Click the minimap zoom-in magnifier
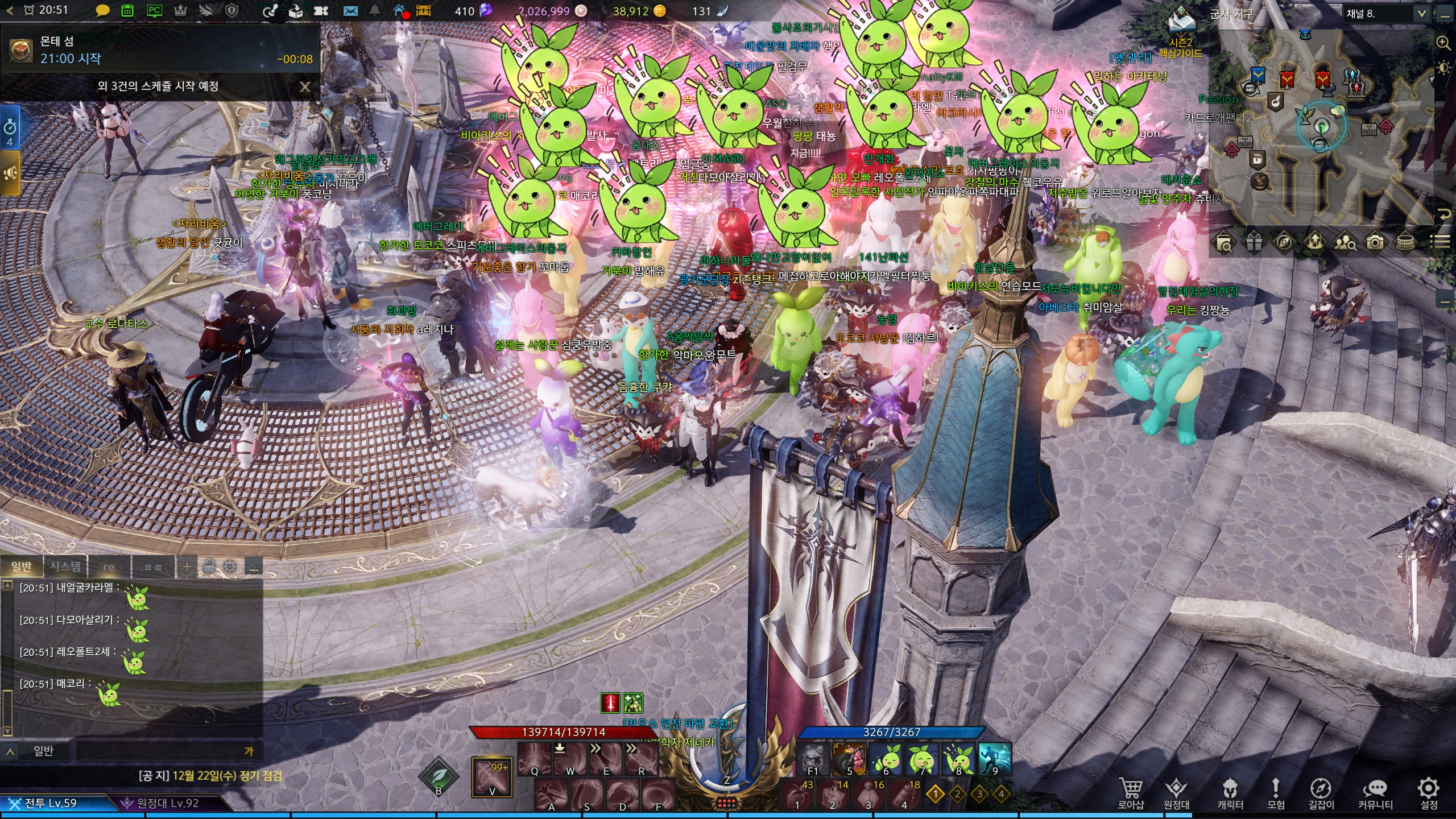 (1443, 43)
